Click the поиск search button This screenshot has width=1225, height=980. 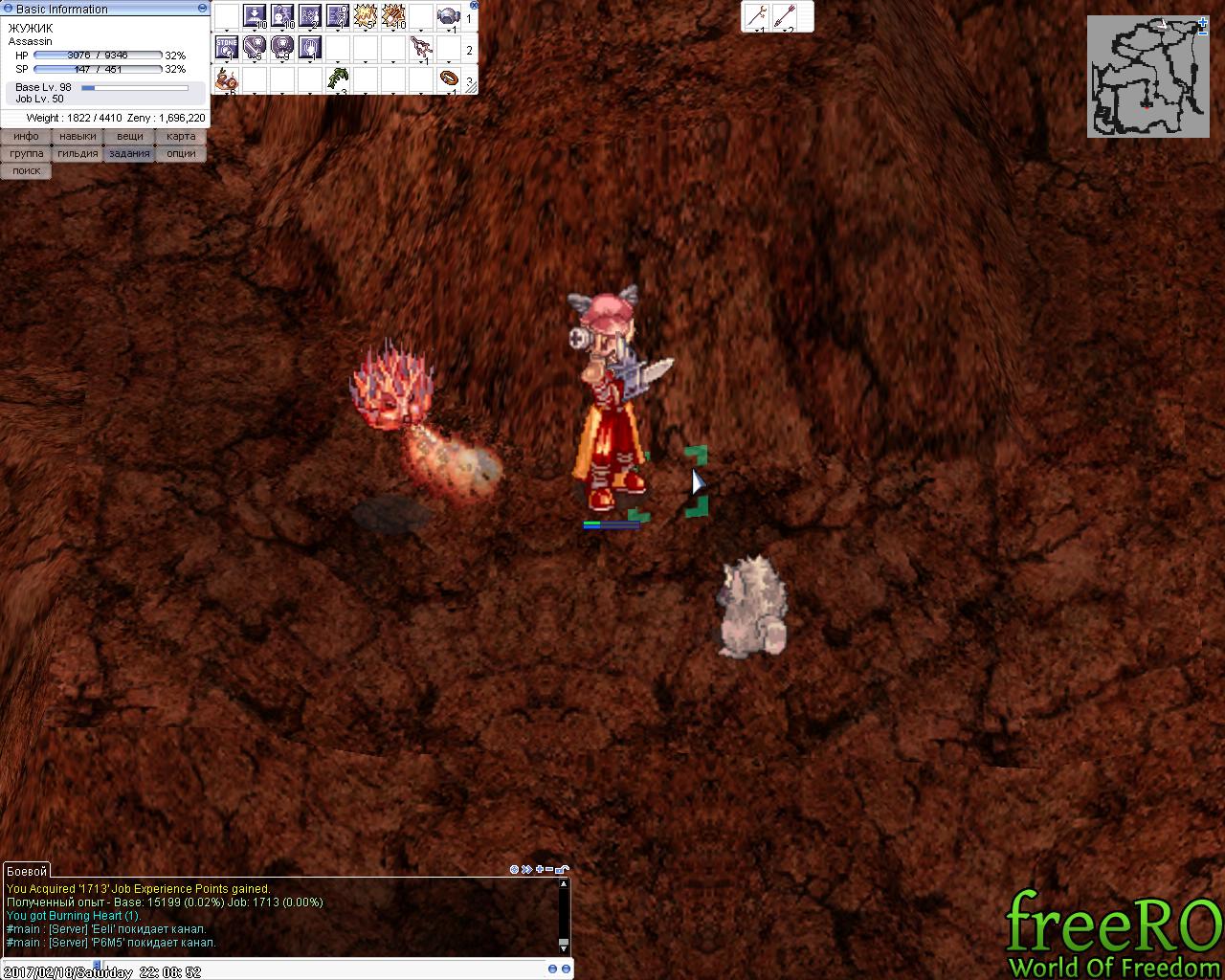pos(26,171)
